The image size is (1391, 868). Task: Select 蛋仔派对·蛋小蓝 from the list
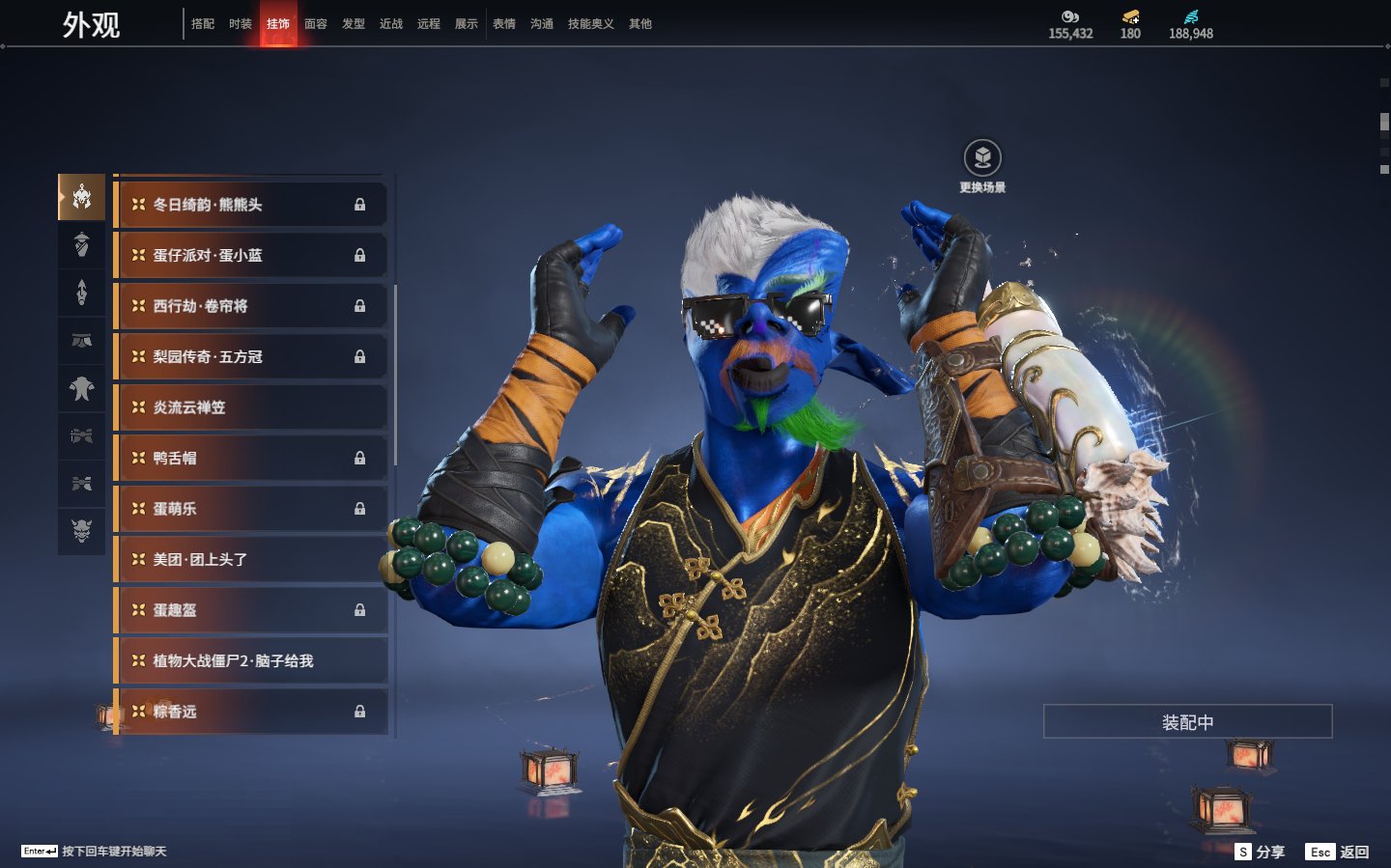(x=251, y=256)
